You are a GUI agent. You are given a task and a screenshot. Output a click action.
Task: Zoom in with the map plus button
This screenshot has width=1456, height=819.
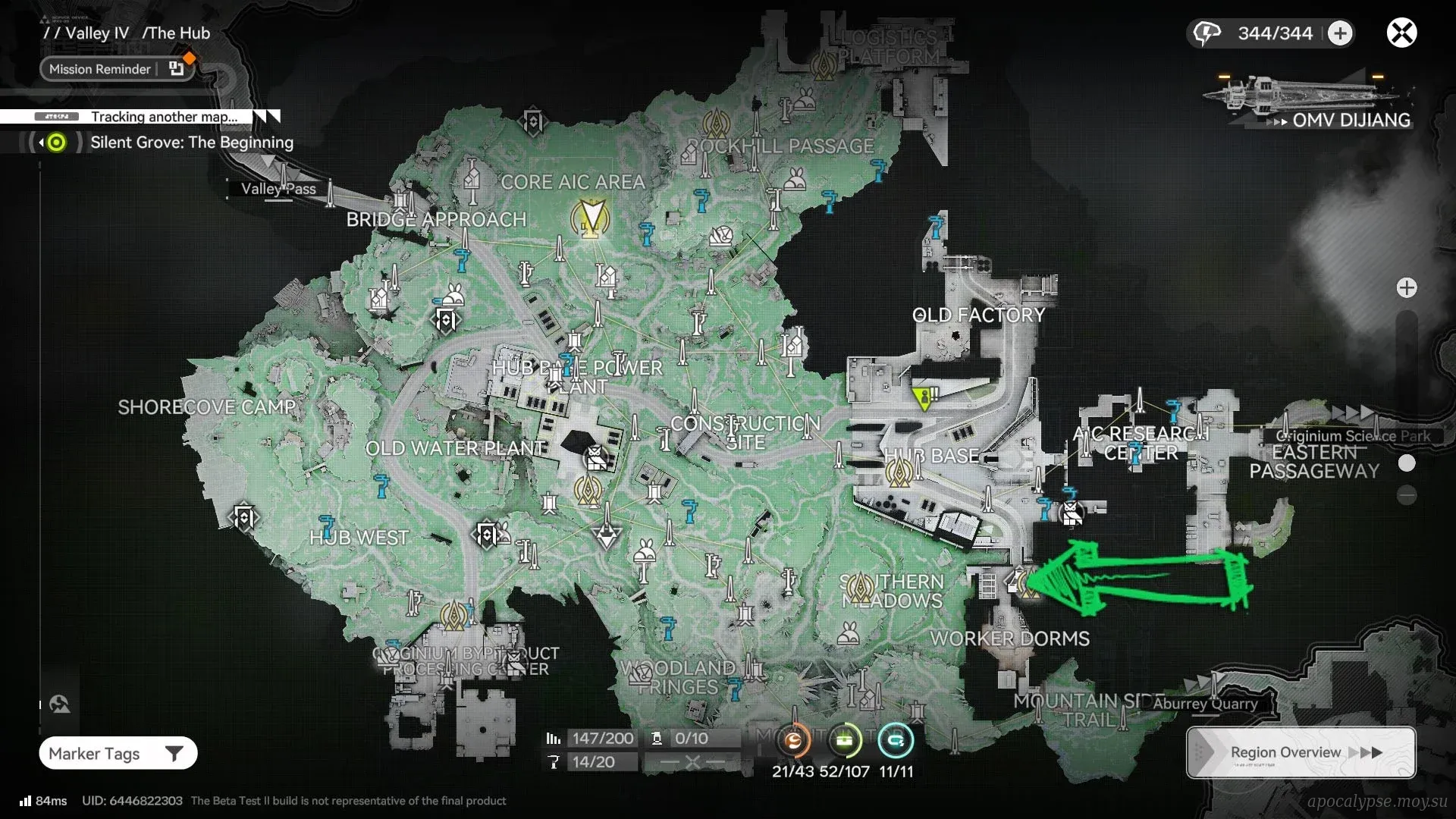pos(1407,288)
